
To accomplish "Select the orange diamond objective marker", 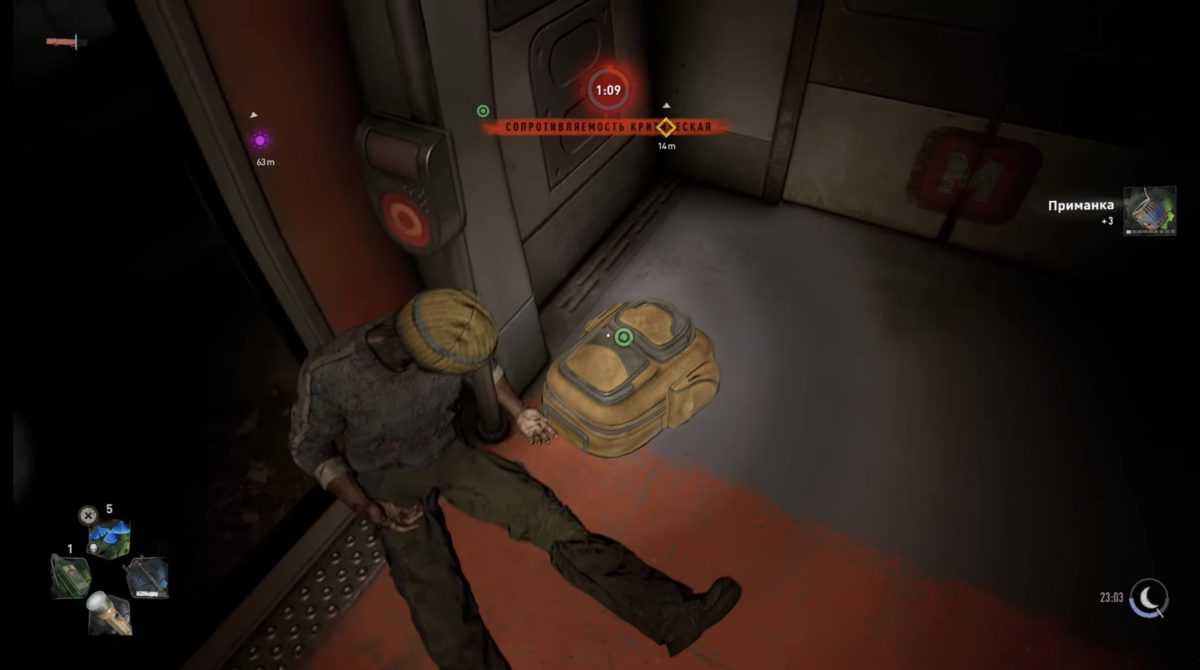I will [667, 127].
